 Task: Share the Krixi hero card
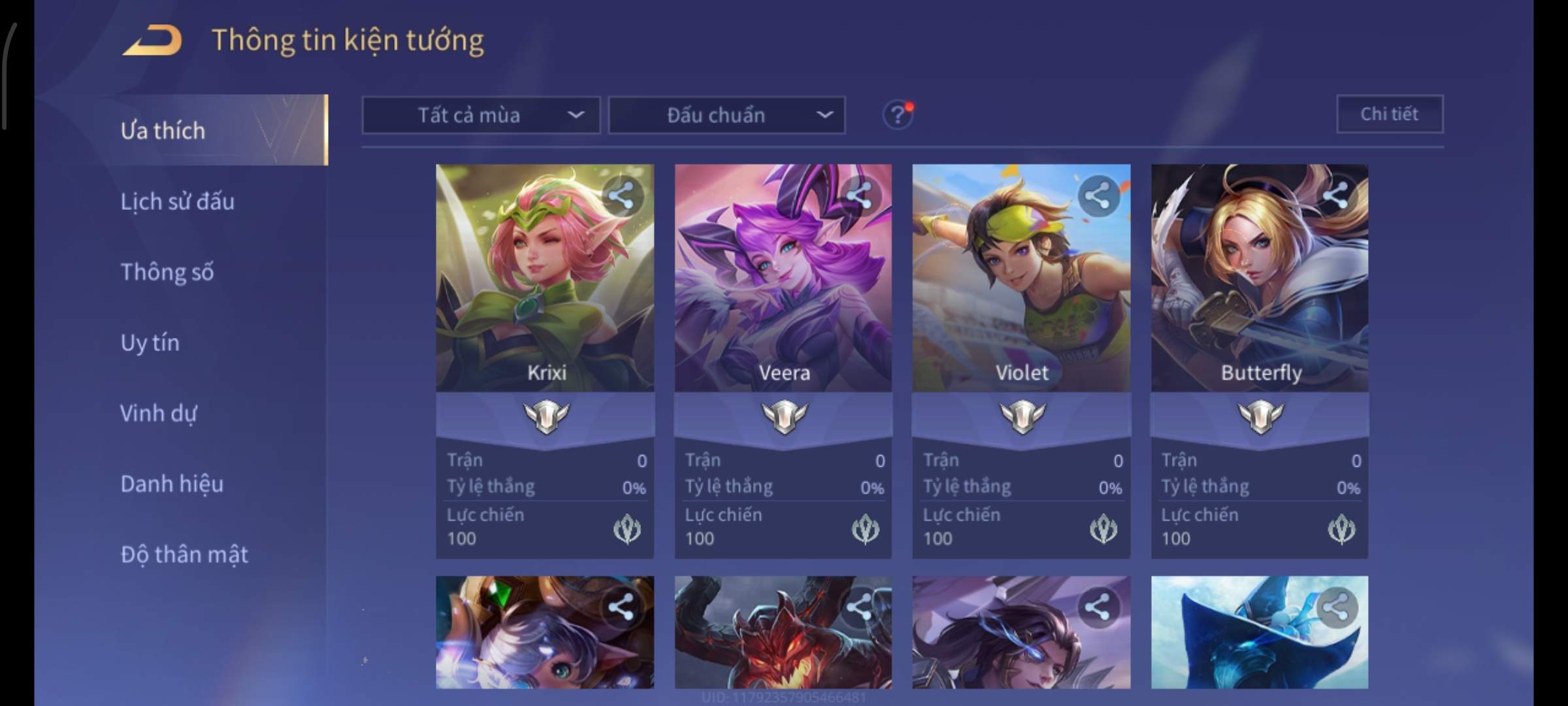click(621, 195)
